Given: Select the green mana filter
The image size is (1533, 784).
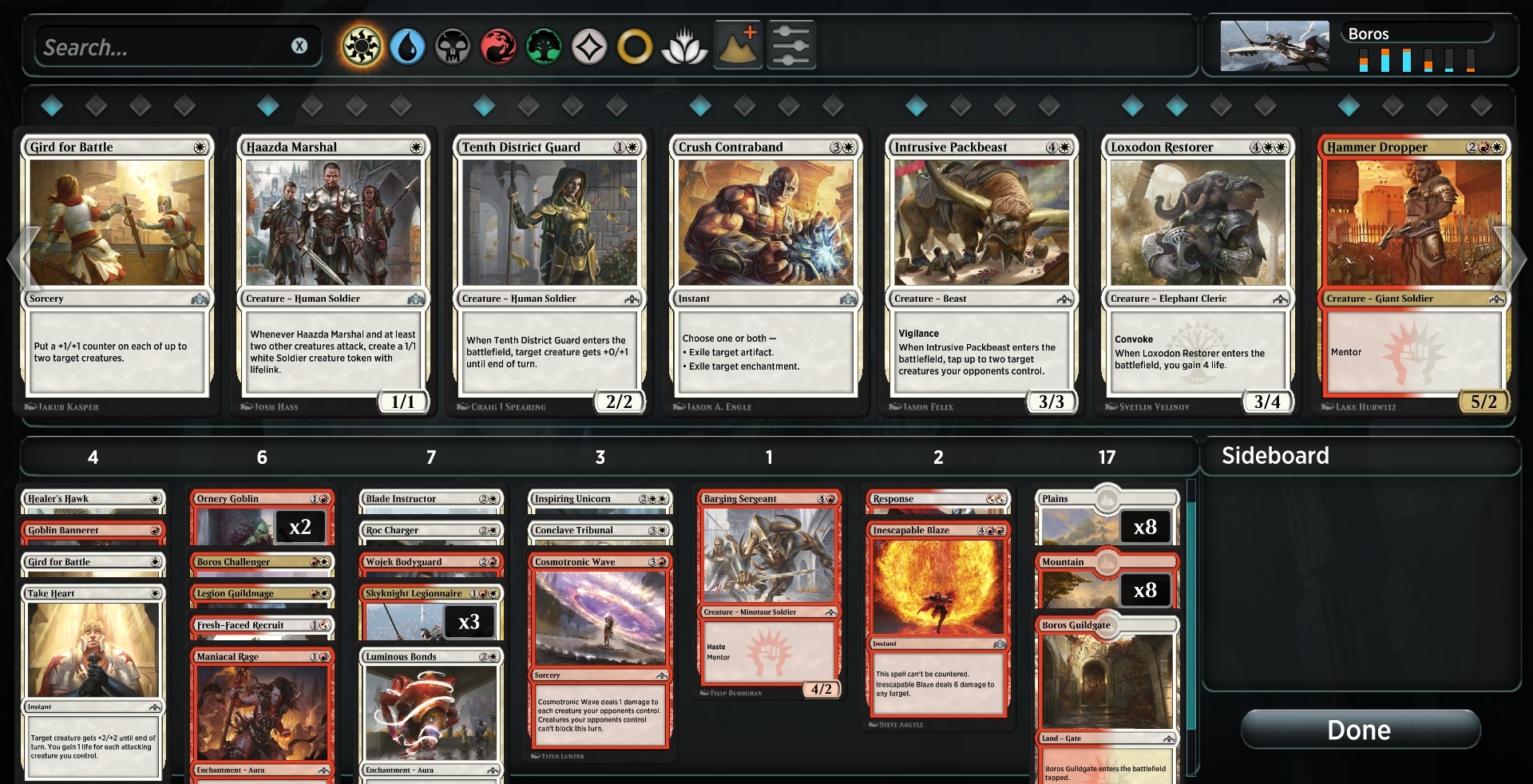Looking at the screenshot, I should pos(545,46).
